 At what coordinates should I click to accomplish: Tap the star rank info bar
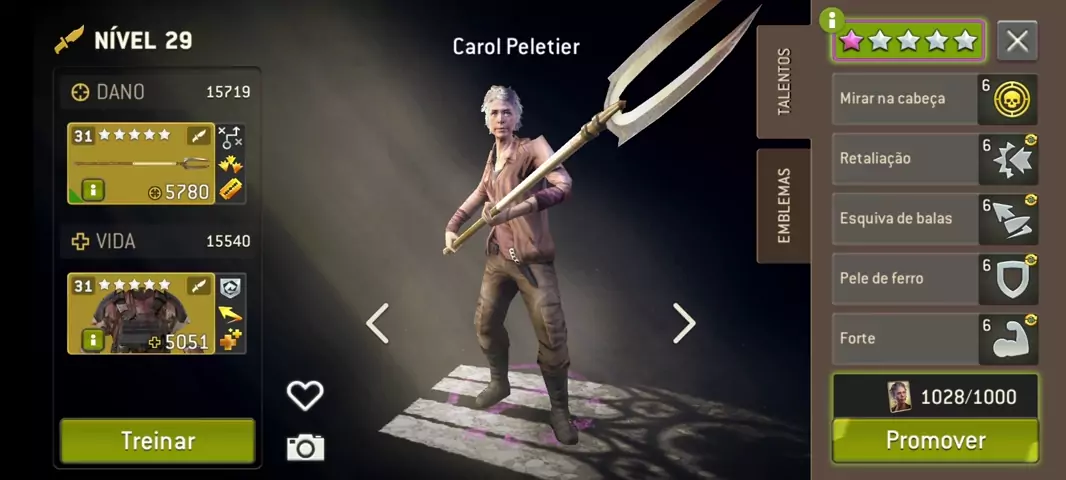908,41
